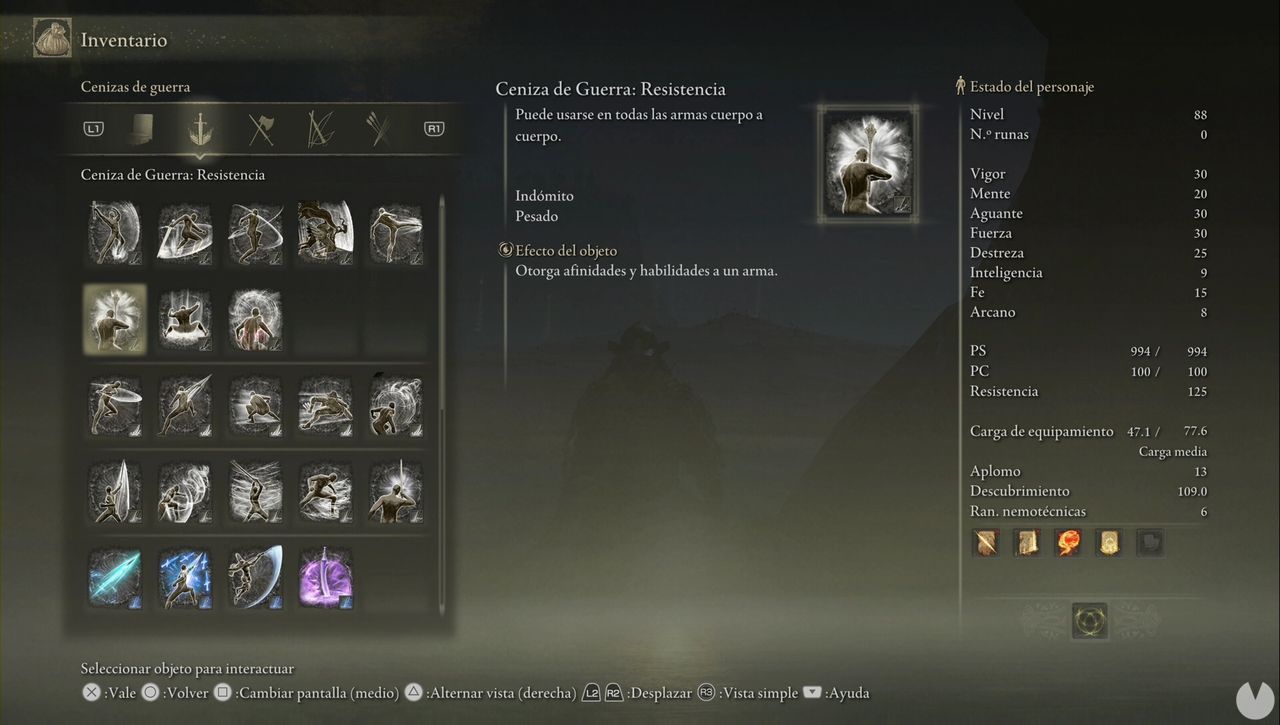Select the purple glowing sword ash
Image resolution: width=1280 pixels, height=725 pixels.
[x=325, y=577]
